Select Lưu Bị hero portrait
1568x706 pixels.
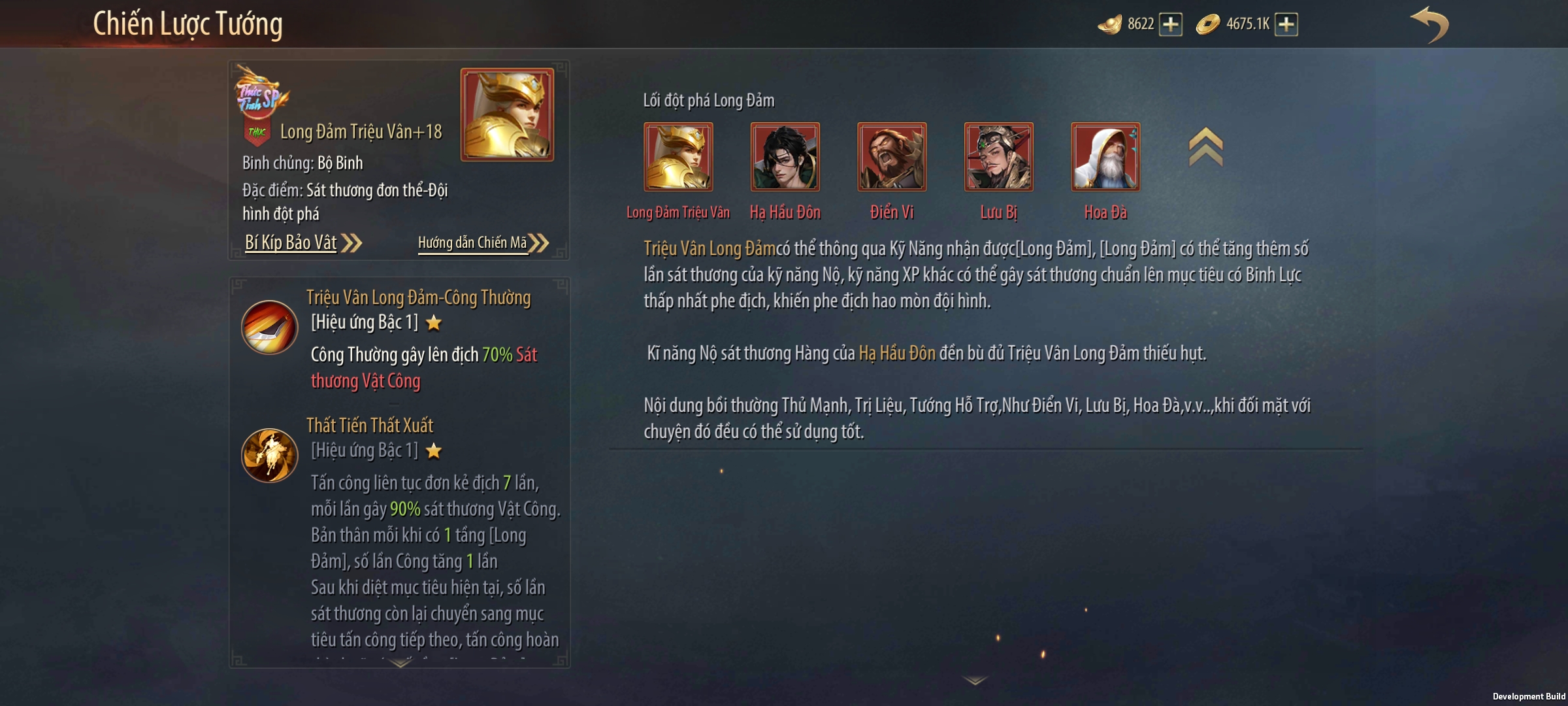point(998,157)
